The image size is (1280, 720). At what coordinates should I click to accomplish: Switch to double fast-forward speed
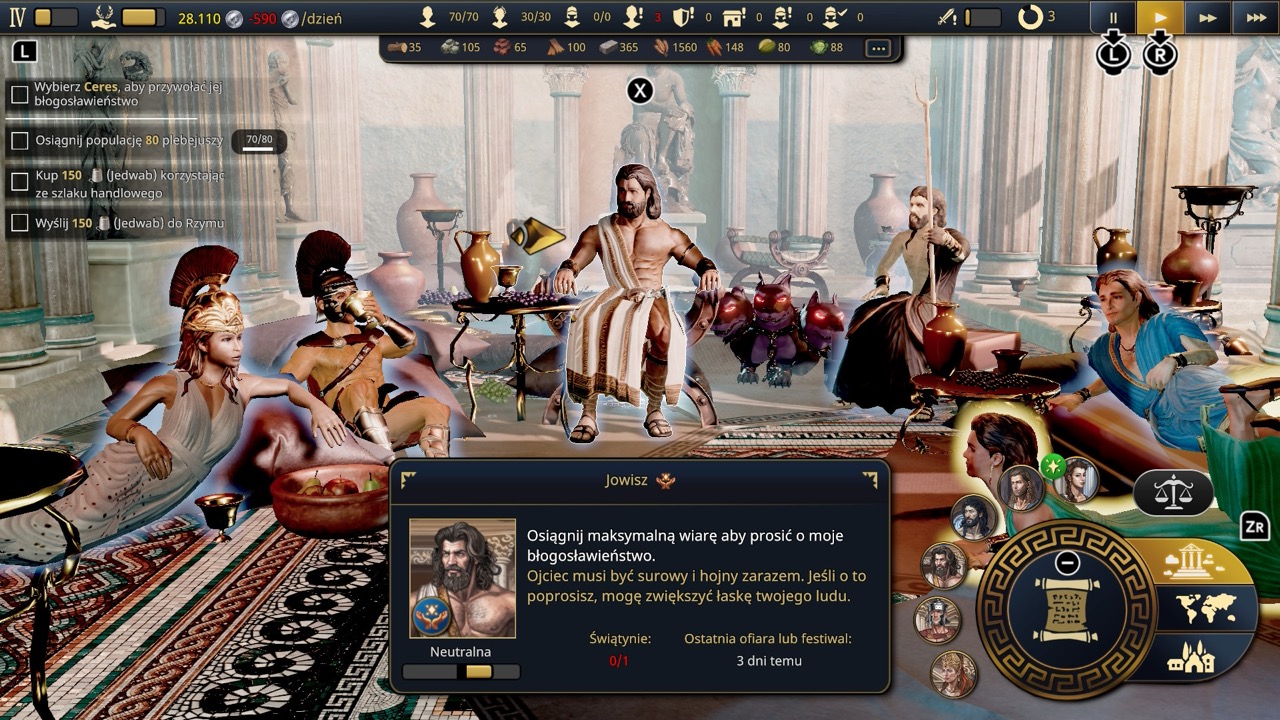pos(1208,17)
